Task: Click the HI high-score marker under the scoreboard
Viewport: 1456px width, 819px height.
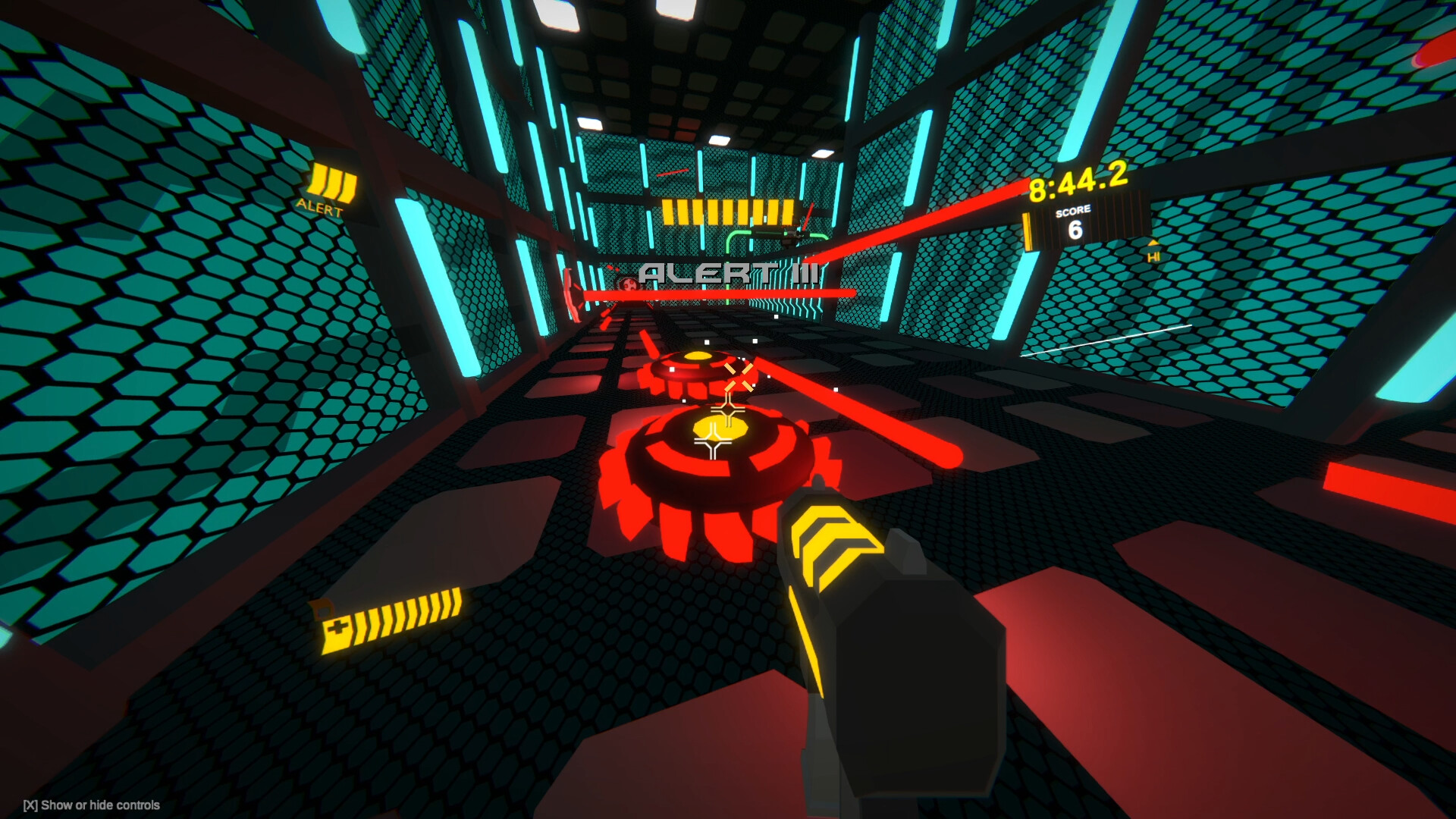Action: point(1154,256)
